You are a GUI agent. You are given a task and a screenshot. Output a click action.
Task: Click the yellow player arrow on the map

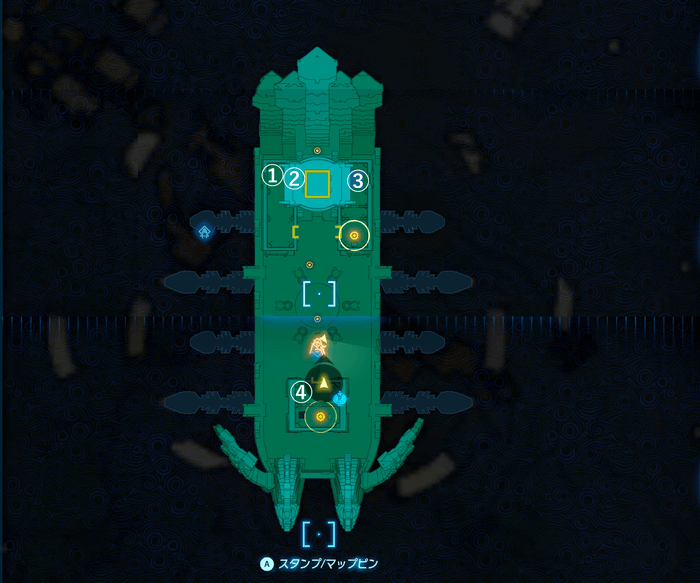click(x=324, y=383)
